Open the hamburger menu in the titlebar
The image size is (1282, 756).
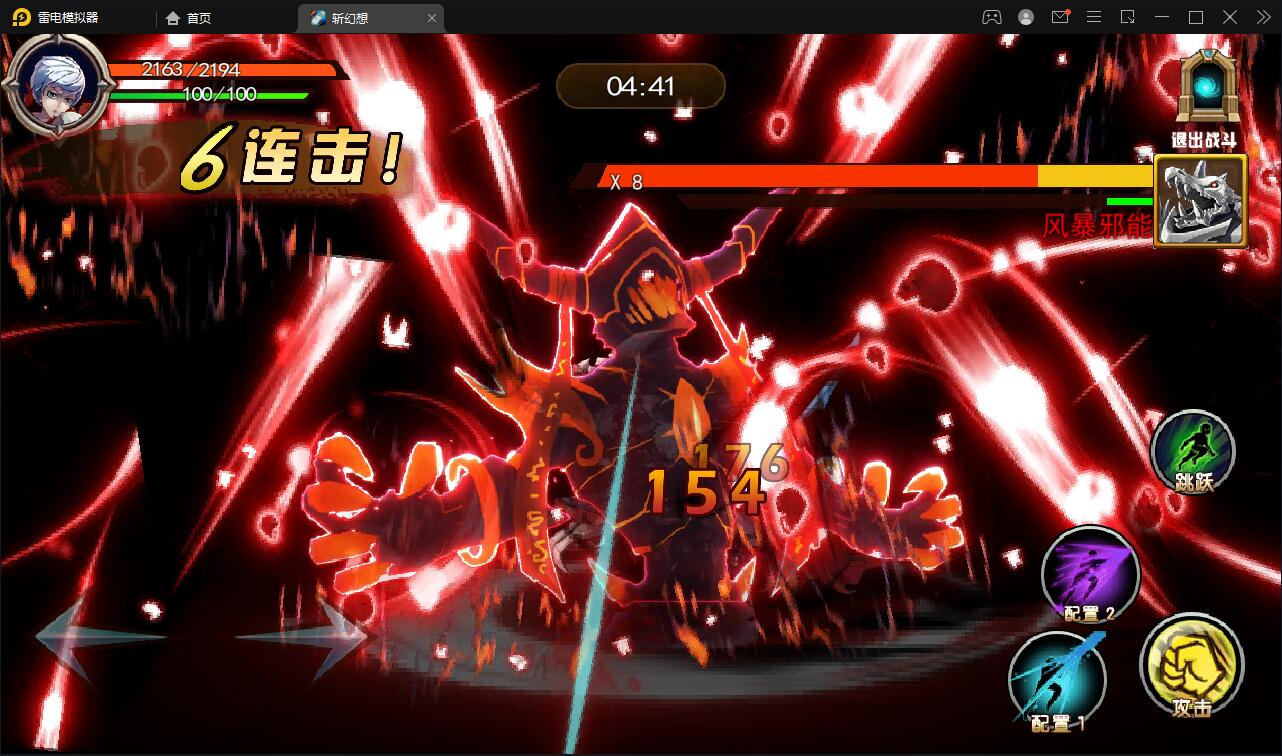tap(1094, 17)
